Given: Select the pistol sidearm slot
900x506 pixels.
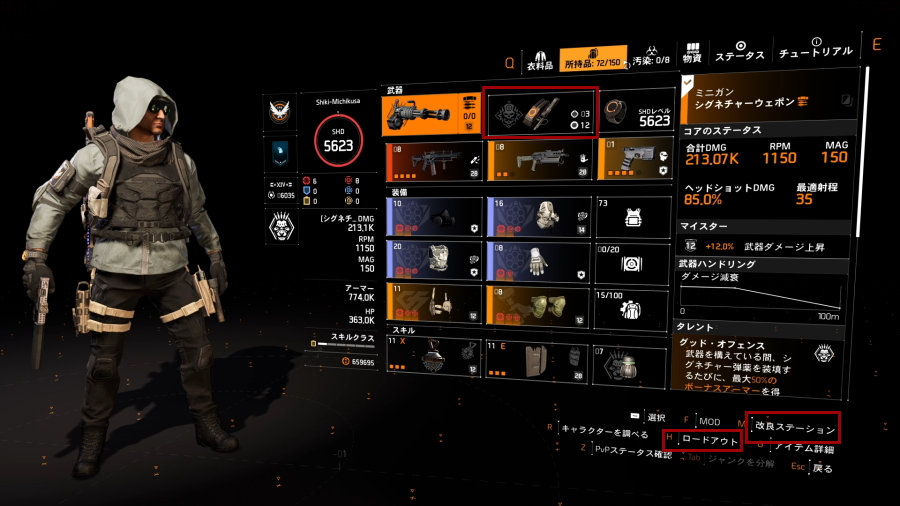Looking at the screenshot, I should pyautogui.click(x=637, y=161).
